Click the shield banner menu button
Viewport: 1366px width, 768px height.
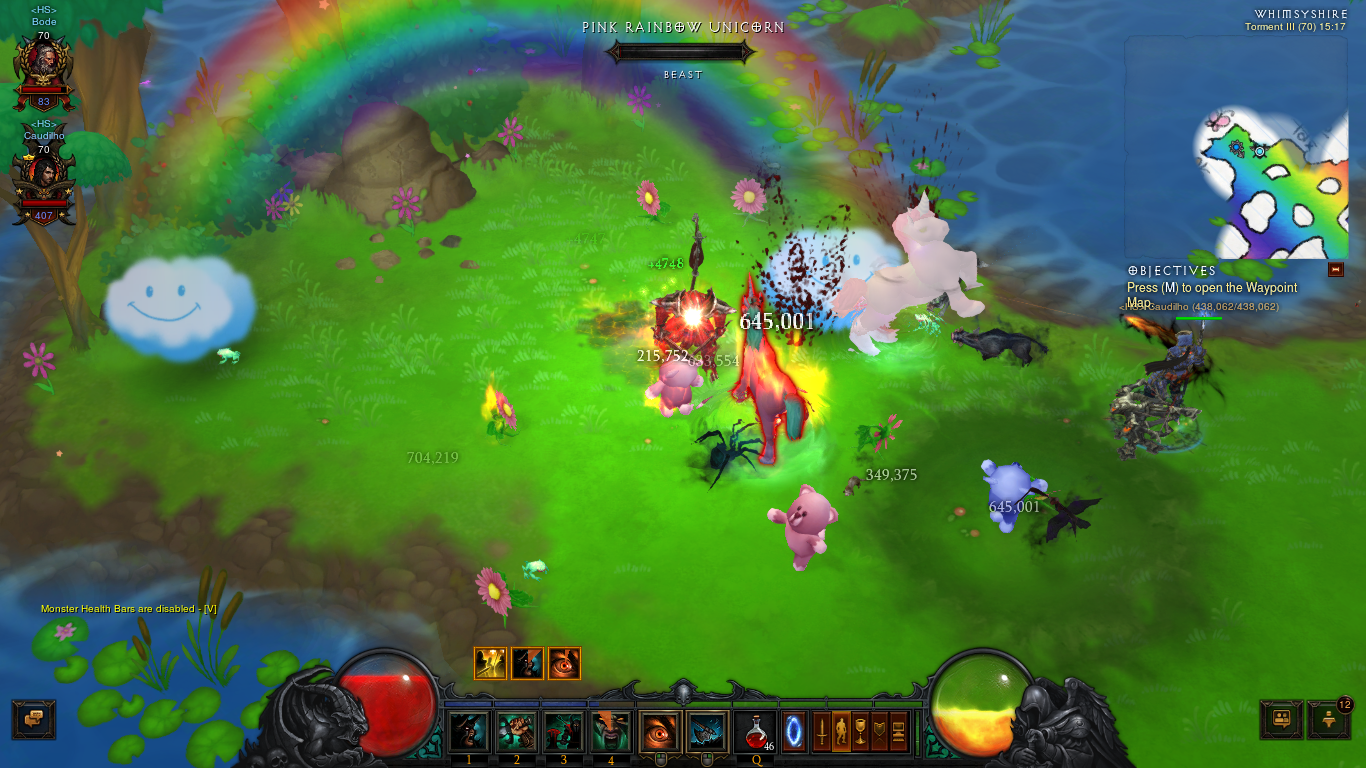coord(879,731)
